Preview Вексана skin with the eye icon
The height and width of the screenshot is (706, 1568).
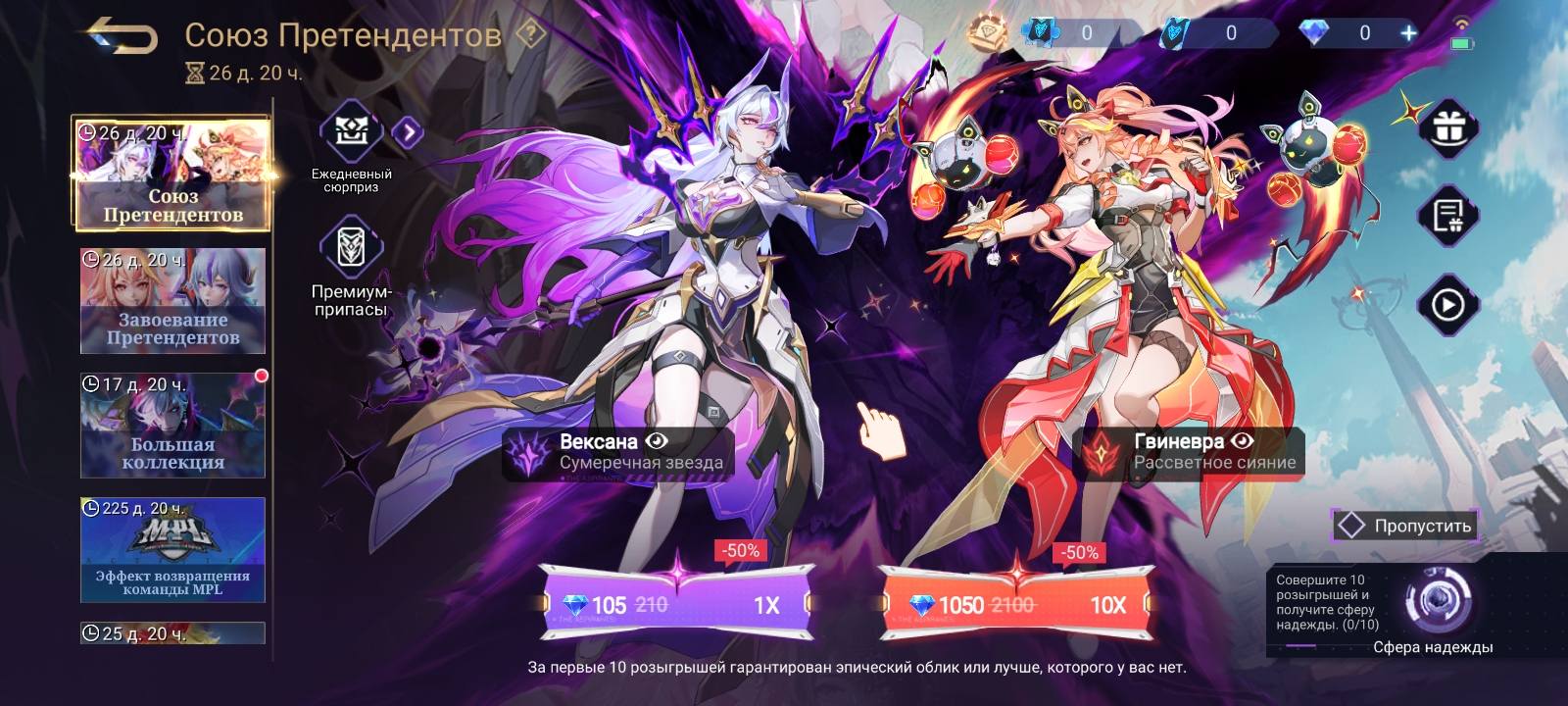(656, 441)
